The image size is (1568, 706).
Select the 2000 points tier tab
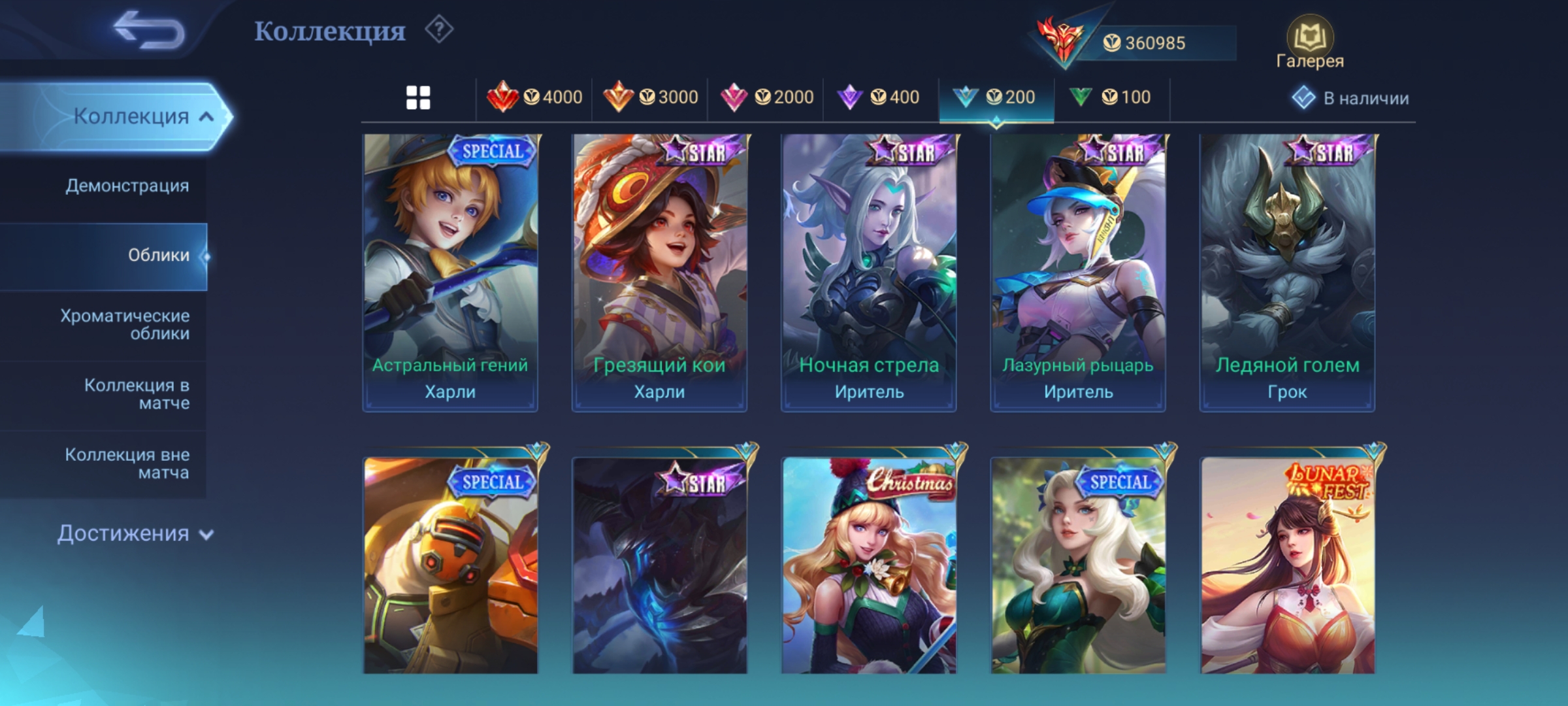click(766, 98)
